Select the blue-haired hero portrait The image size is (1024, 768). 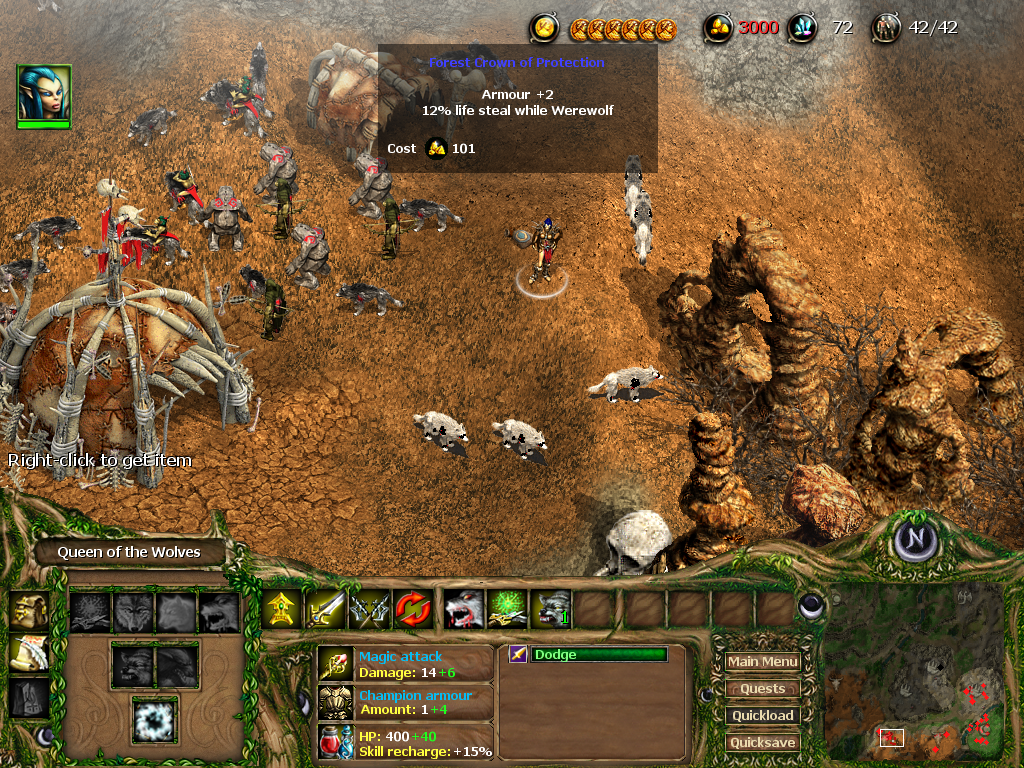click(x=43, y=94)
